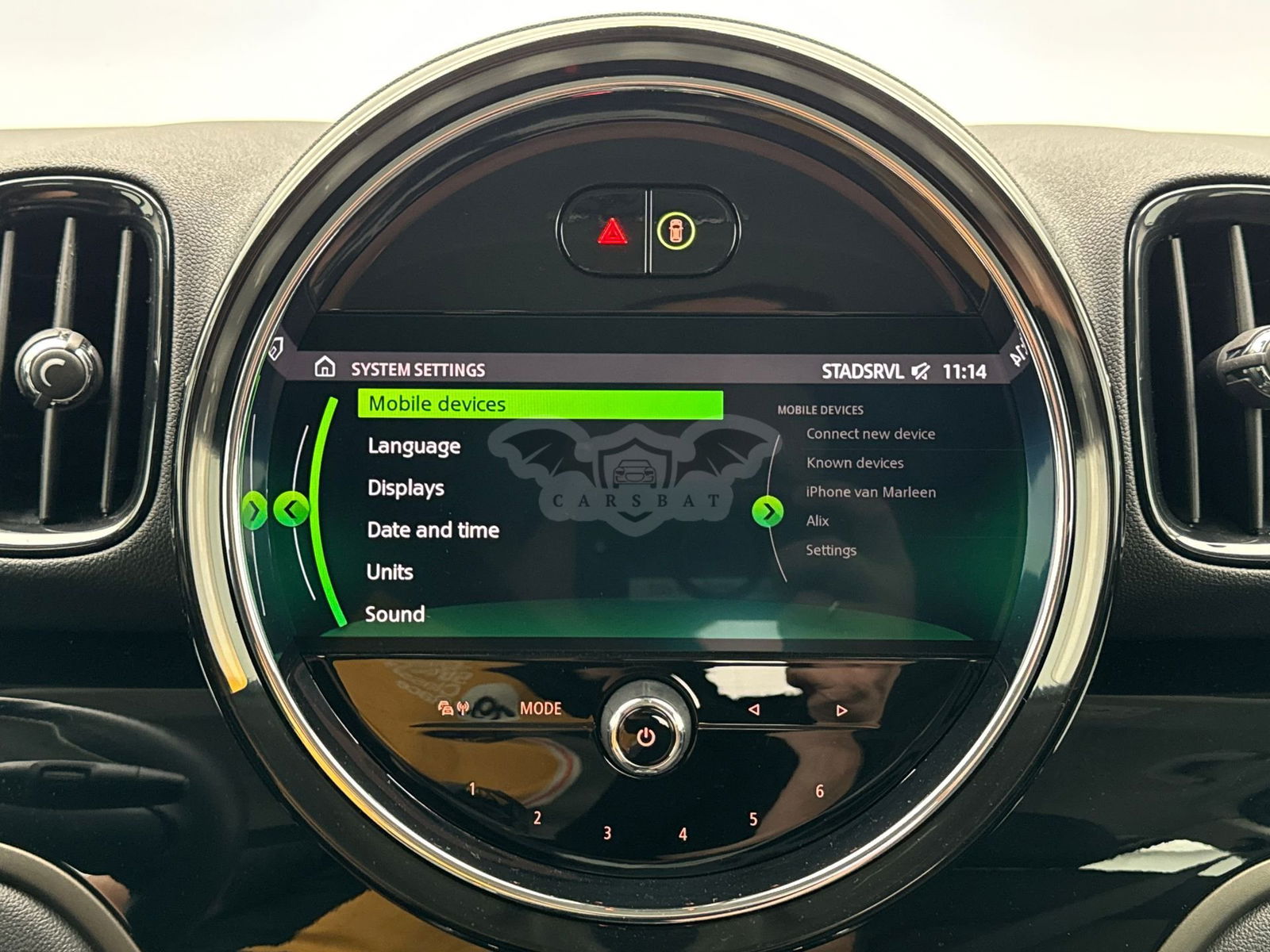Click the MODE button
The width and height of the screenshot is (1270, 952).
[x=540, y=708]
